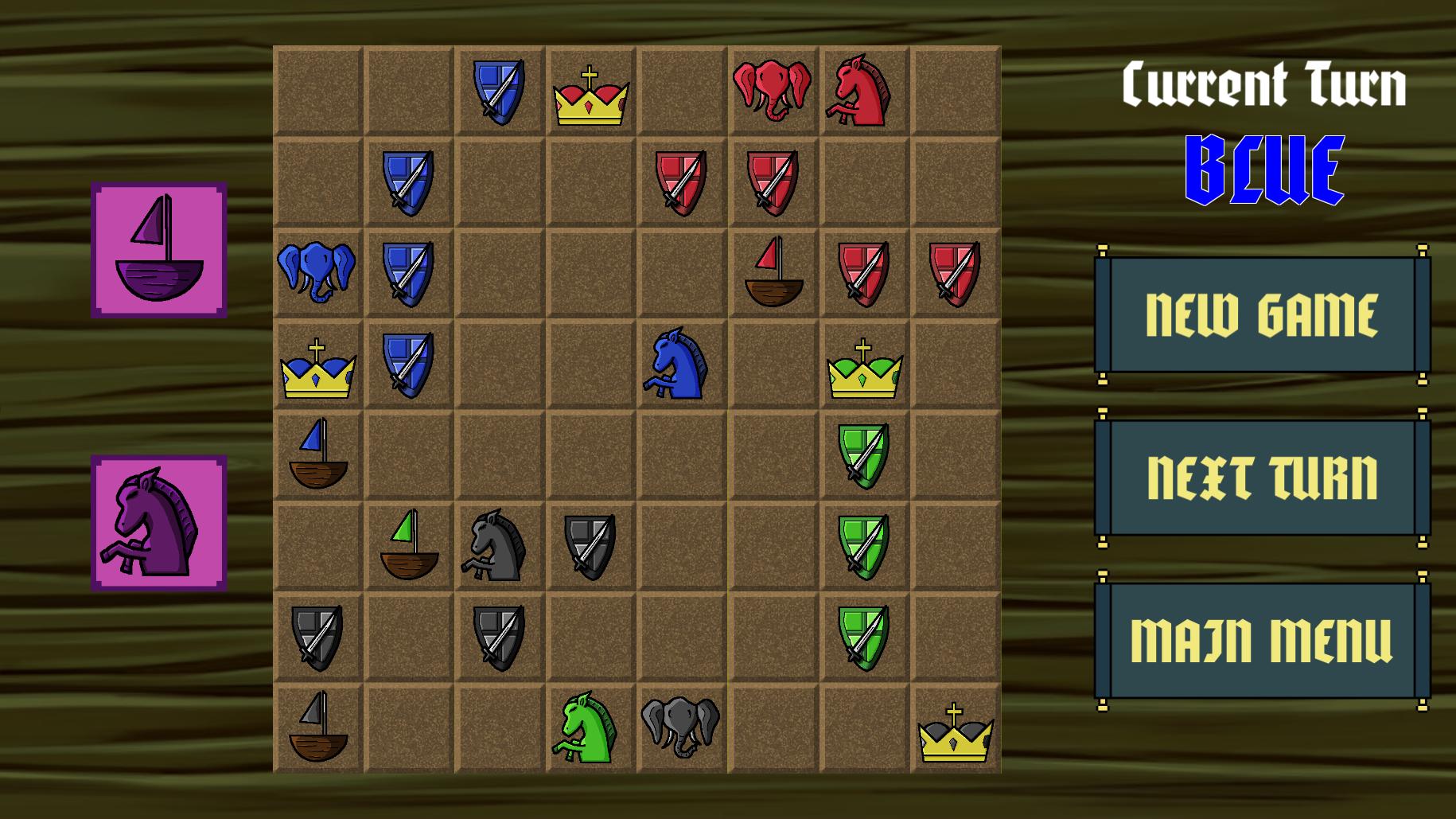End turn with the Next Turn button
The image size is (1456, 819).
click(1262, 478)
